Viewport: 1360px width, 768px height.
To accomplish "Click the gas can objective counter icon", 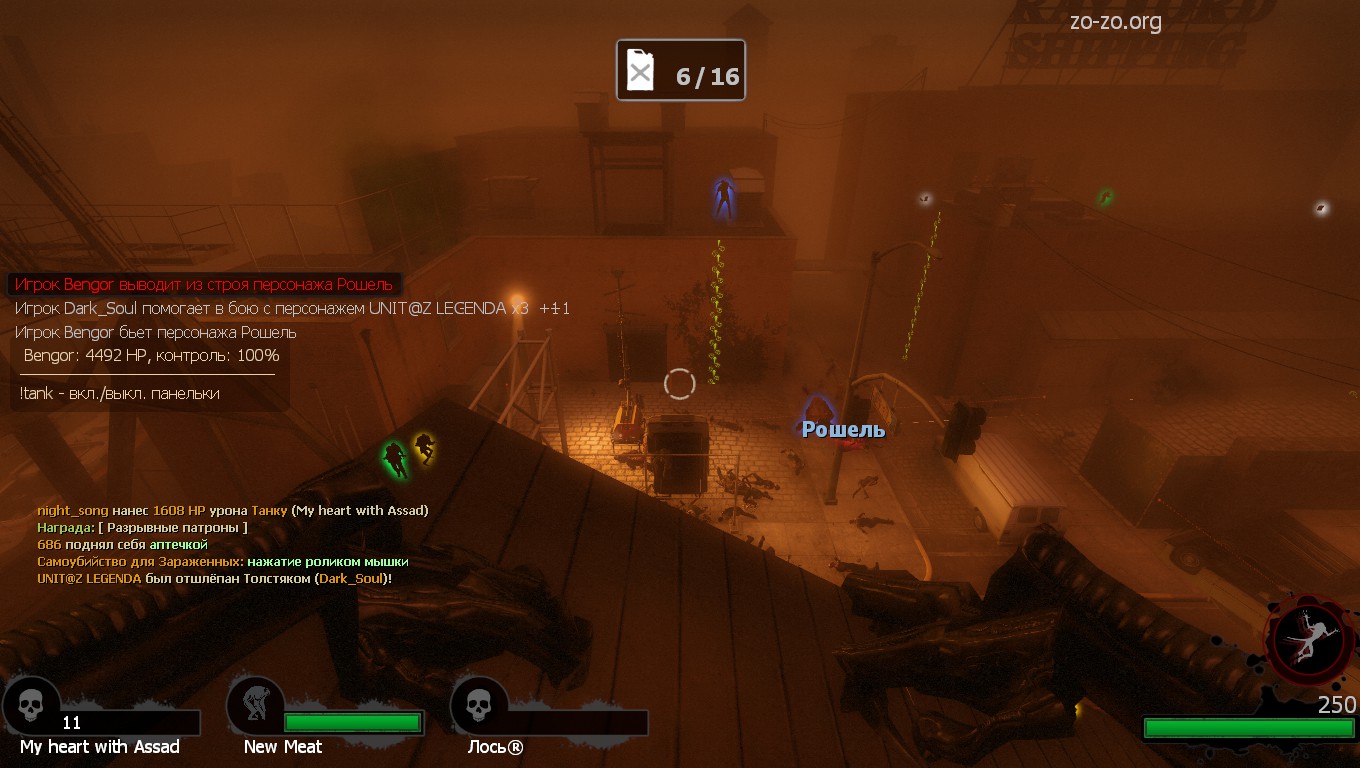I will point(640,71).
